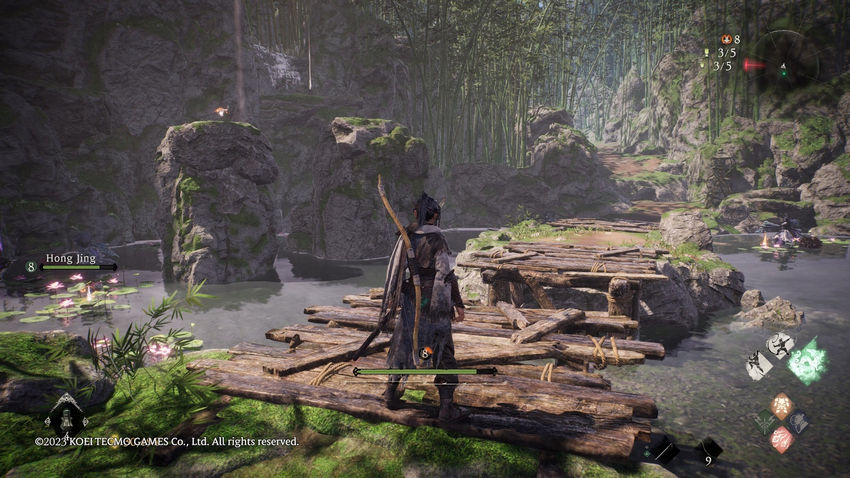Activate the orange wizardry spell diamond
Screen dimensions: 850x478
pyautogui.click(x=782, y=405)
